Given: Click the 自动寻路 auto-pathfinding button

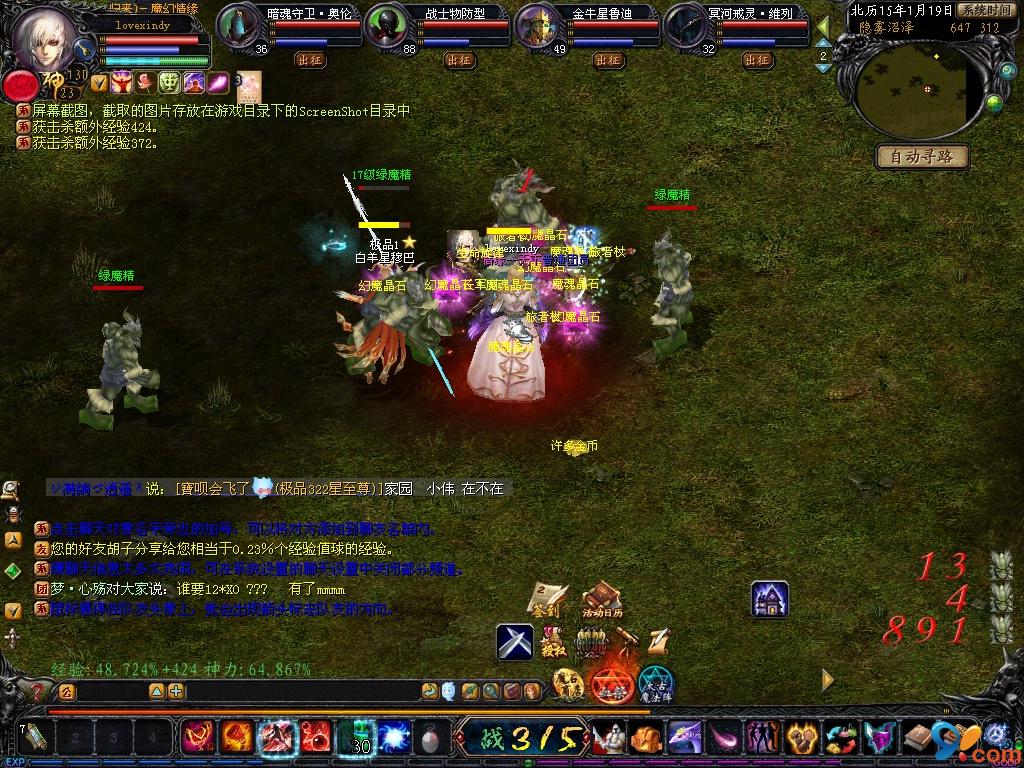Looking at the screenshot, I should click(923, 156).
